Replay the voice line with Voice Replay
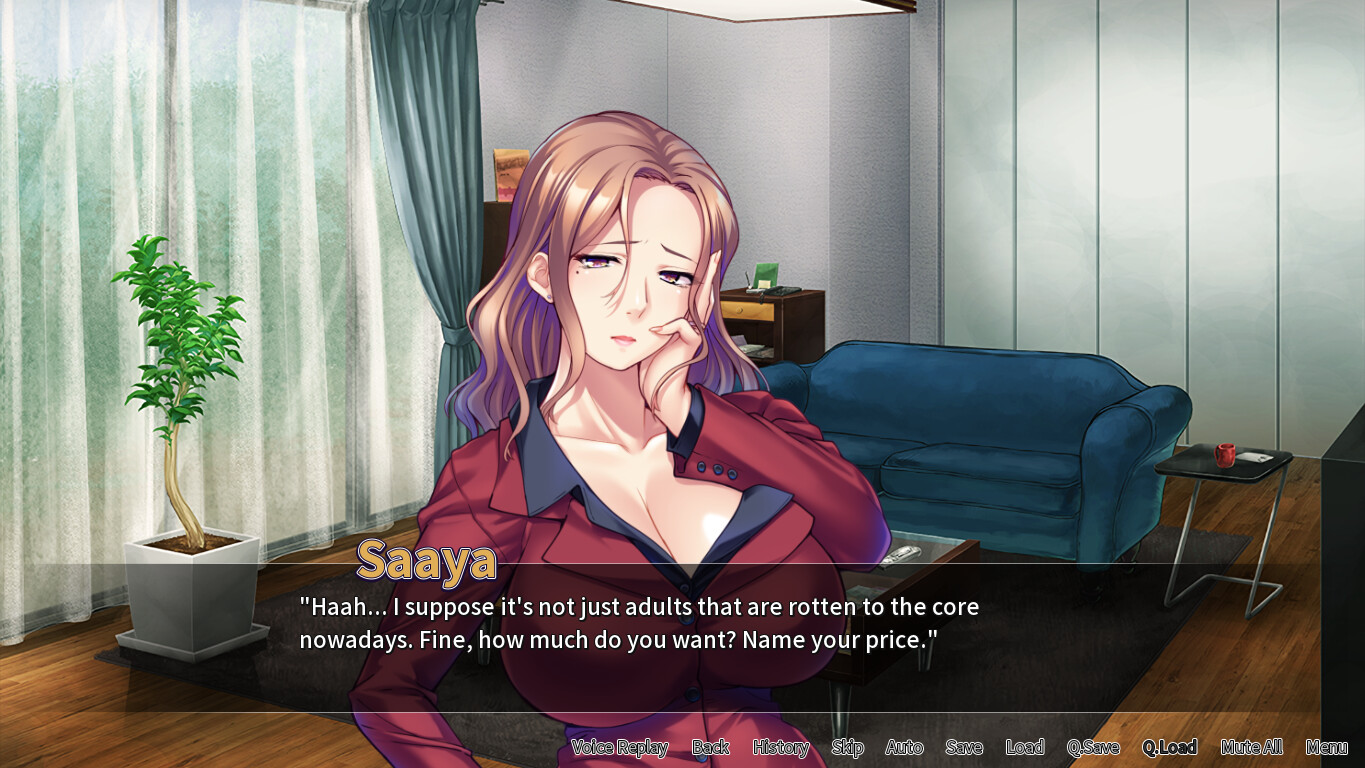The image size is (1365, 768). [x=619, y=747]
